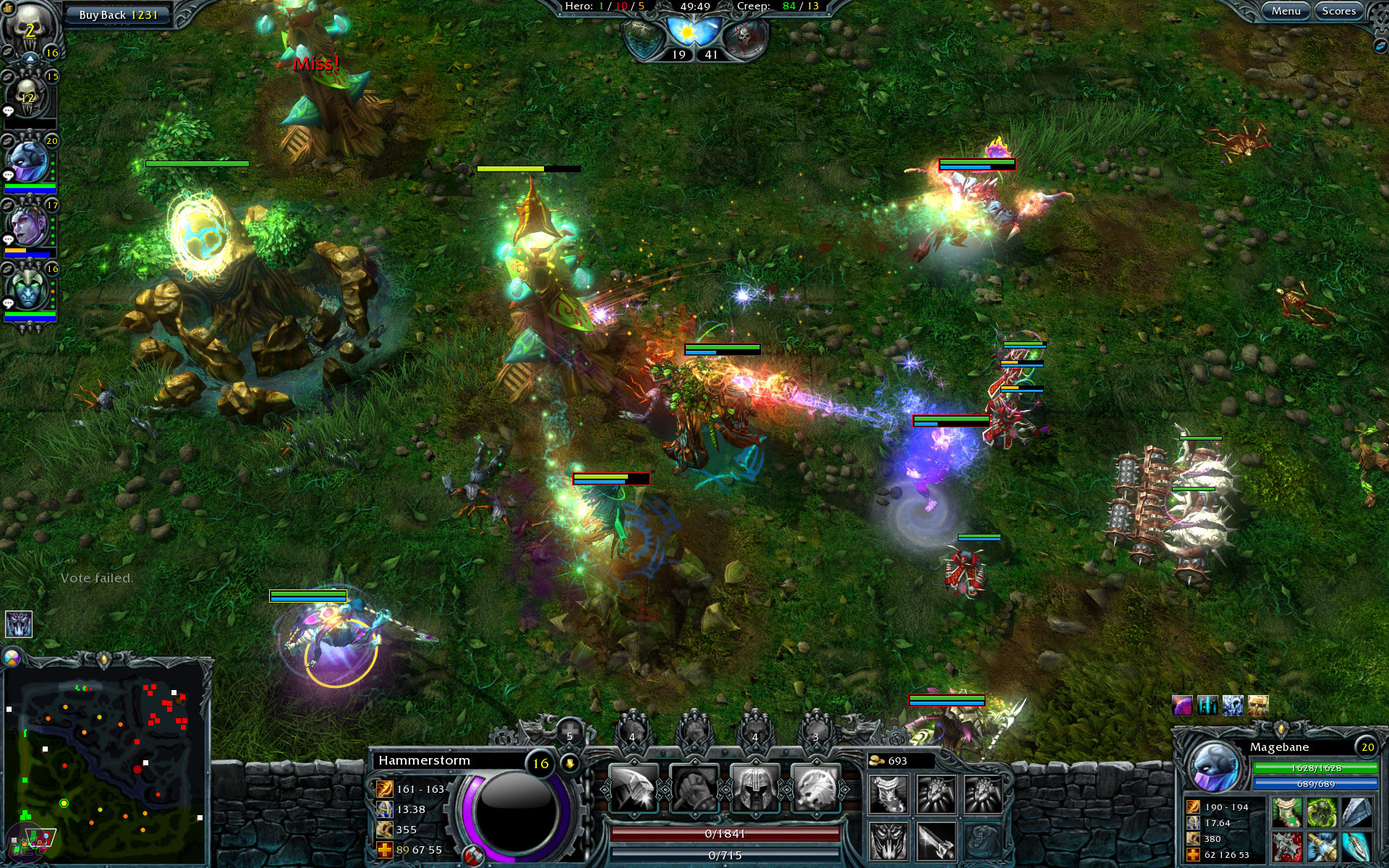
Task: Click the golden hammer buff icon
Action: point(1258,705)
